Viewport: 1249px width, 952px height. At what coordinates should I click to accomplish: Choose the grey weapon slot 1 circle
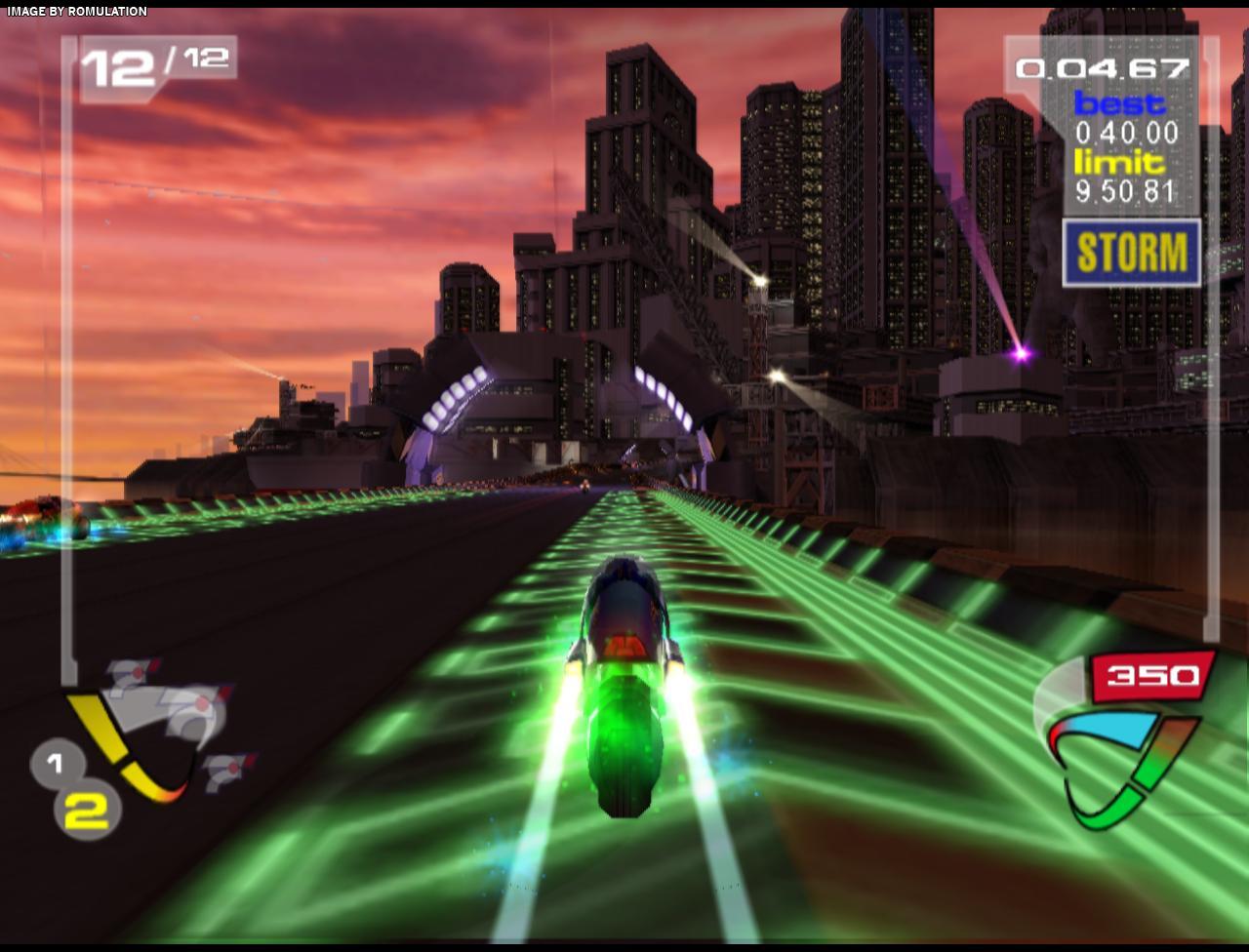55,764
